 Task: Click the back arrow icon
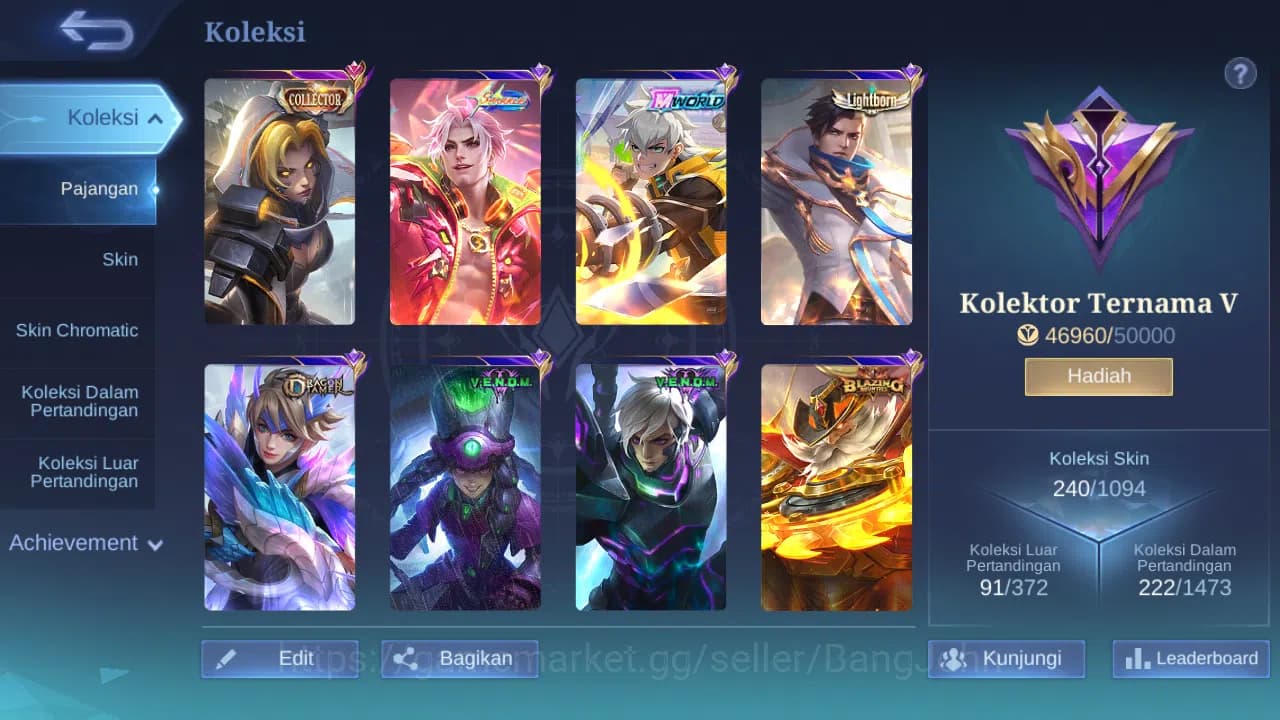click(x=92, y=31)
